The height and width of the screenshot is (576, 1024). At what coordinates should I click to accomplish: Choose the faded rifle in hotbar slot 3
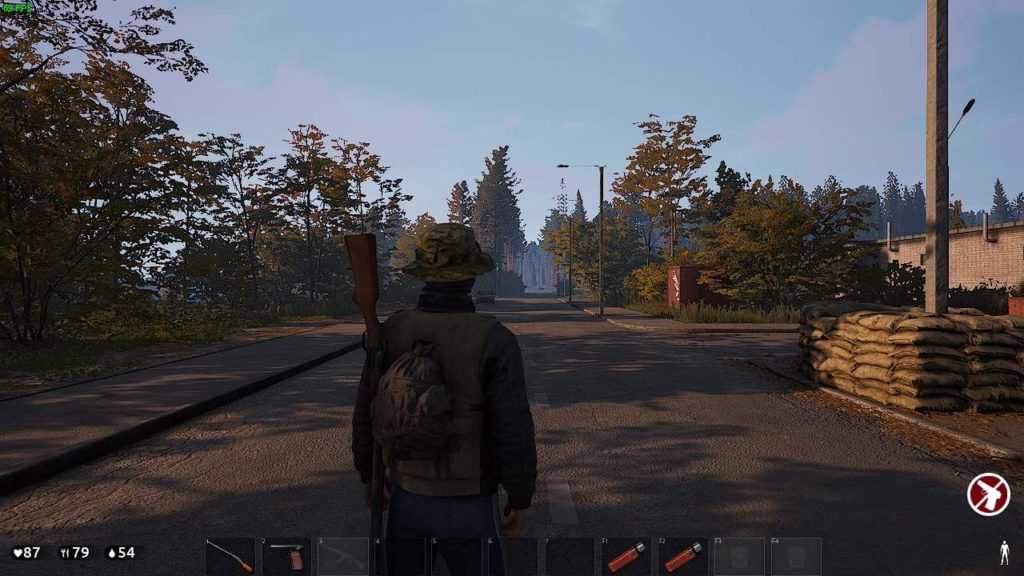coord(343,556)
